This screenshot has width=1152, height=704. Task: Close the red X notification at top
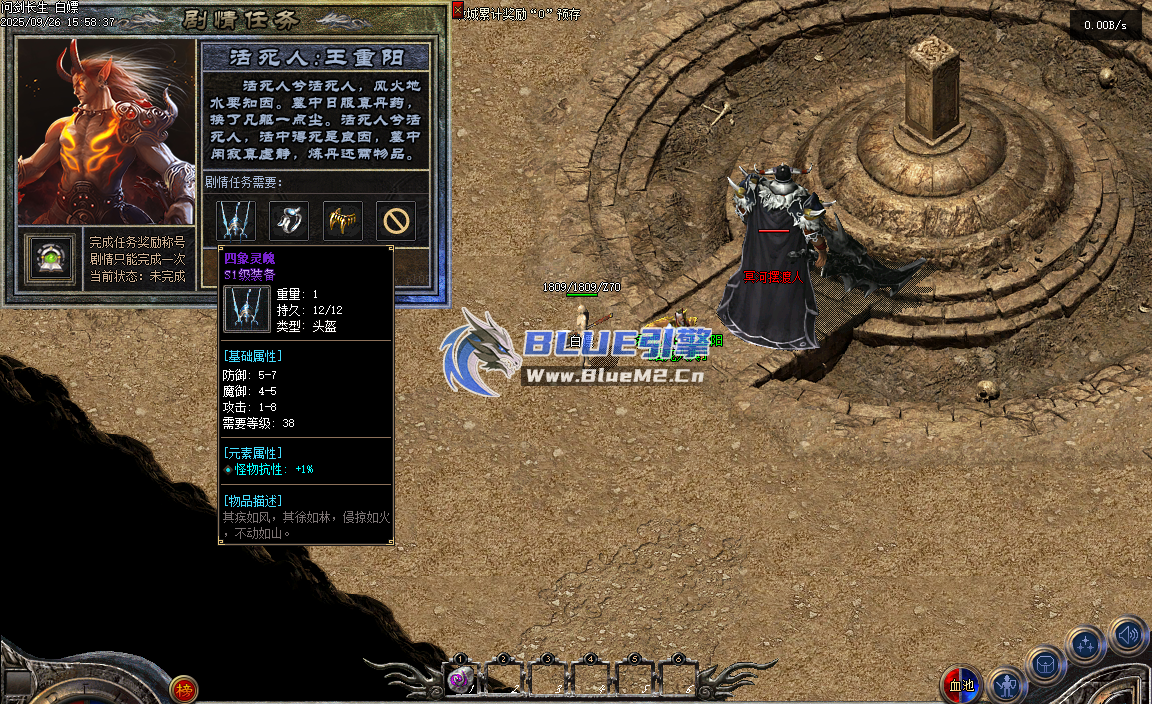point(458,10)
